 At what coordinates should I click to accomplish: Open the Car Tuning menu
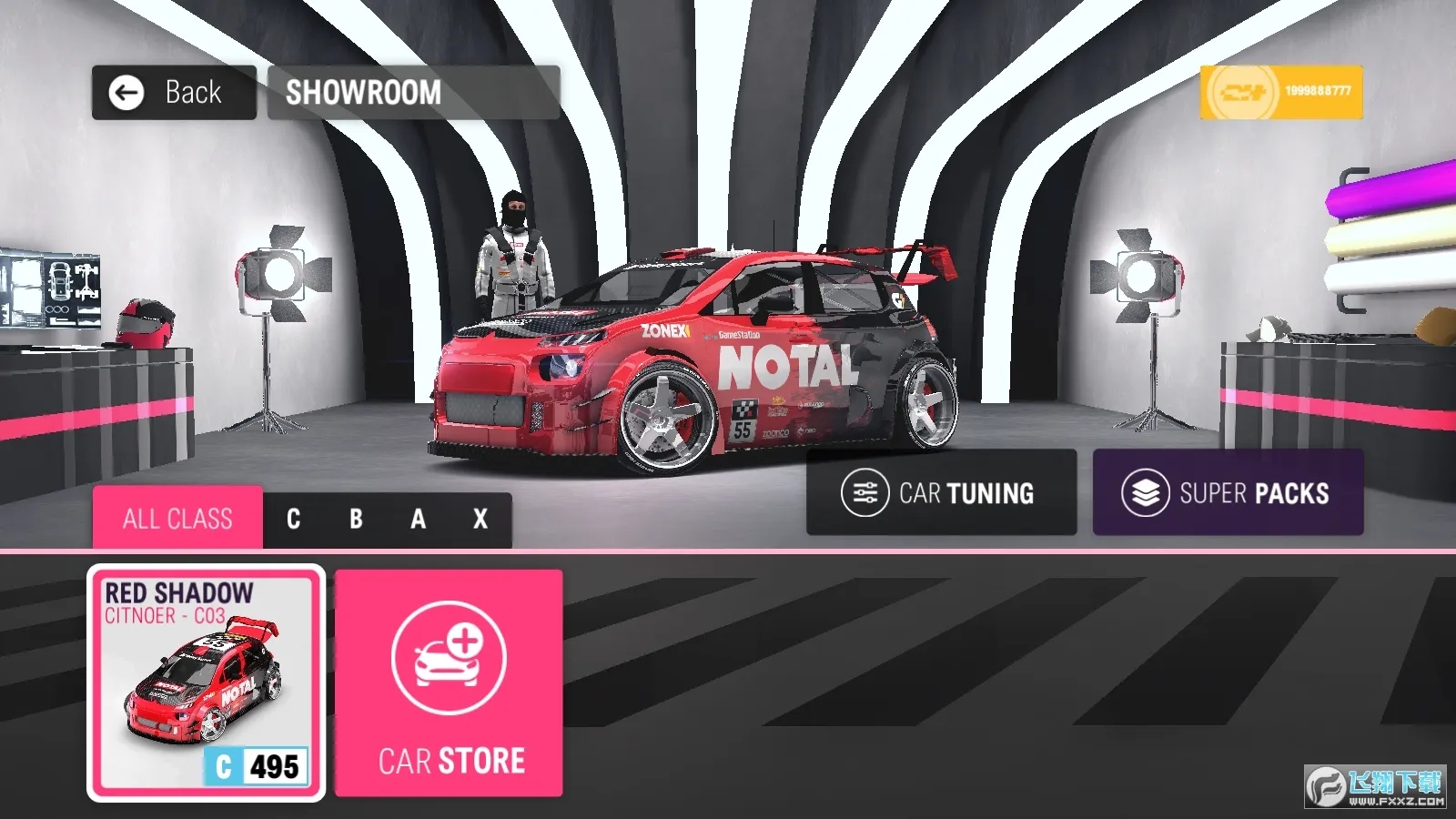(x=941, y=492)
